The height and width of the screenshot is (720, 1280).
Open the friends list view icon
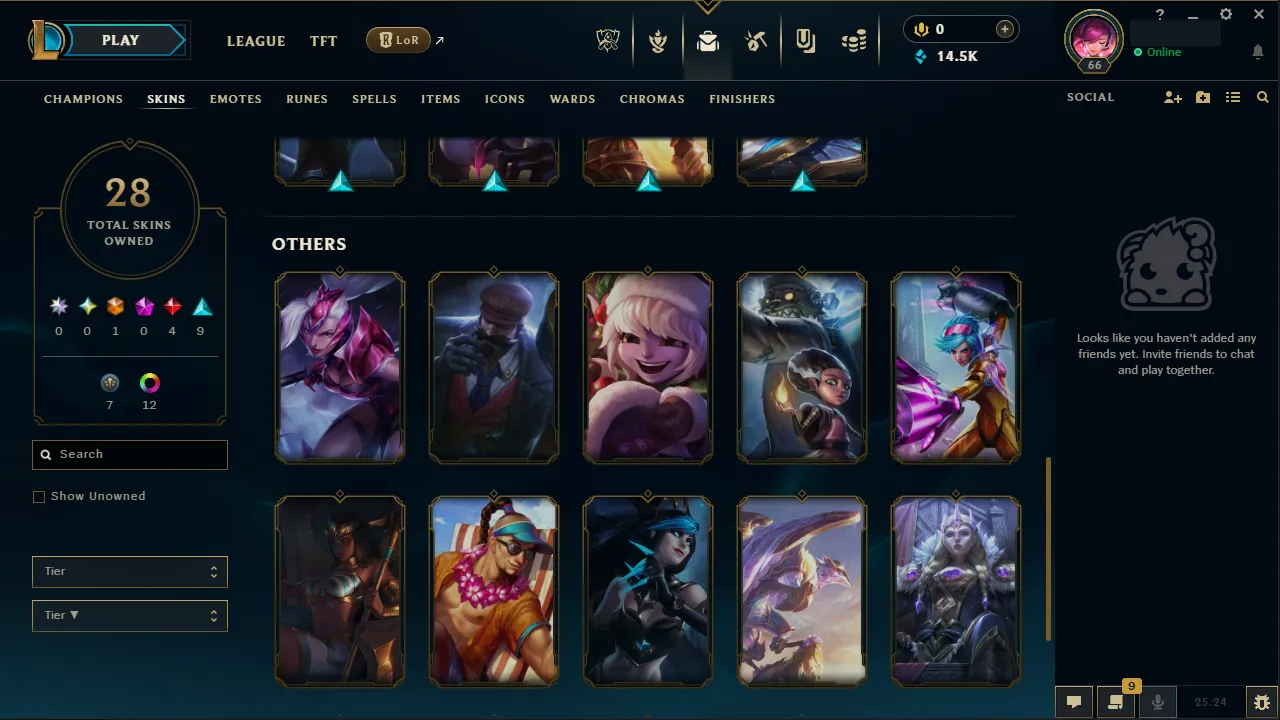pos(1233,97)
